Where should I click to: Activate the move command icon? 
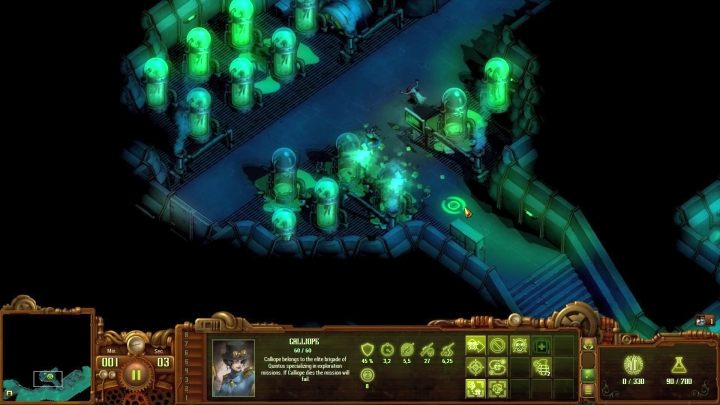tap(477, 345)
